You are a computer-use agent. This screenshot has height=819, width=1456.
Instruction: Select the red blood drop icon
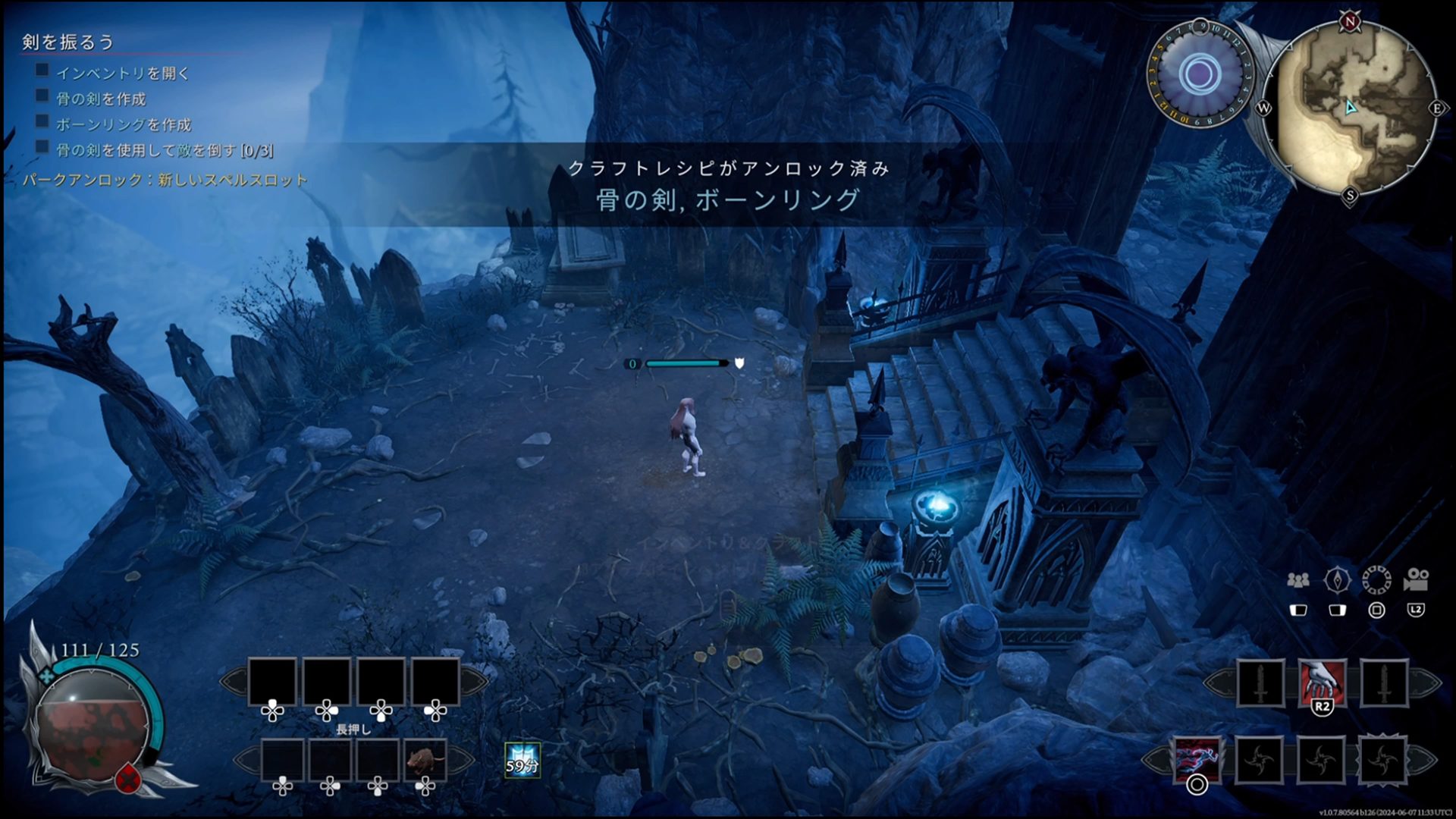point(130,778)
